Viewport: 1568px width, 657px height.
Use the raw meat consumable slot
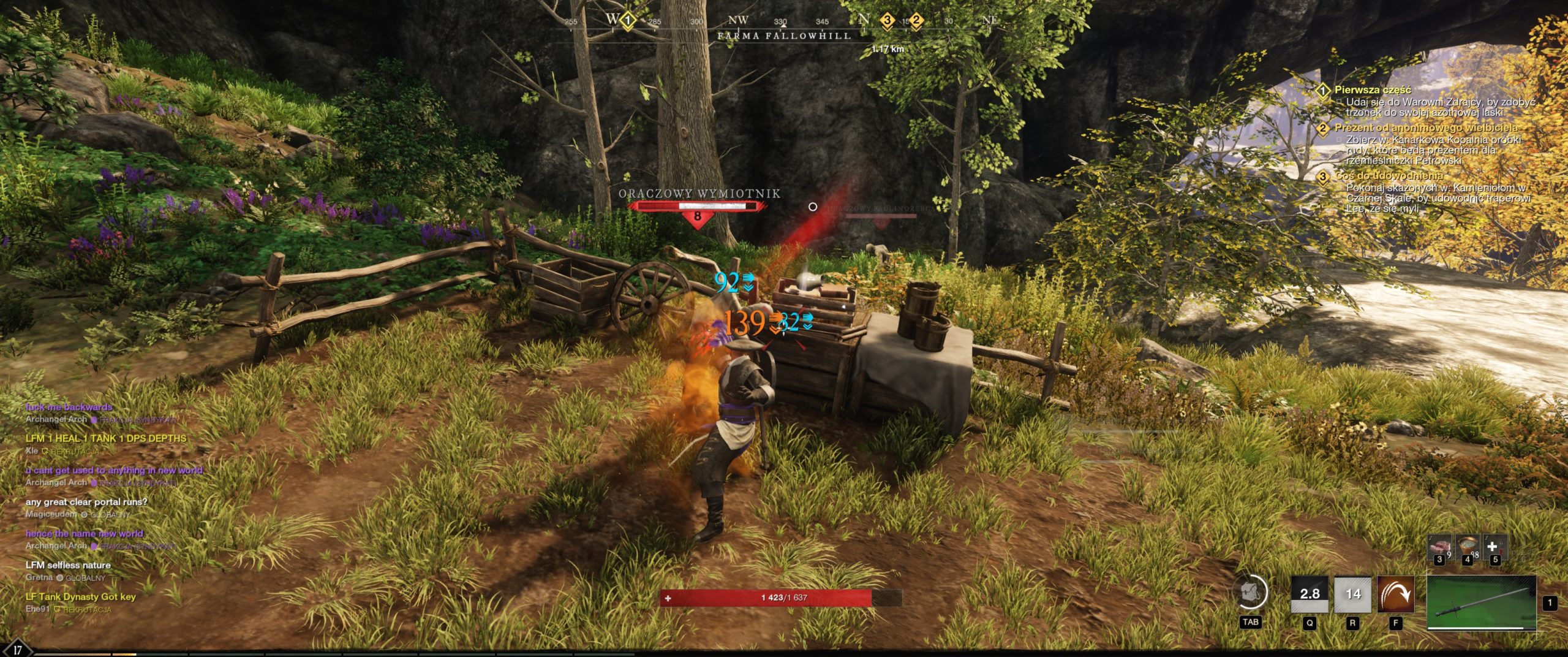coord(1439,547)
